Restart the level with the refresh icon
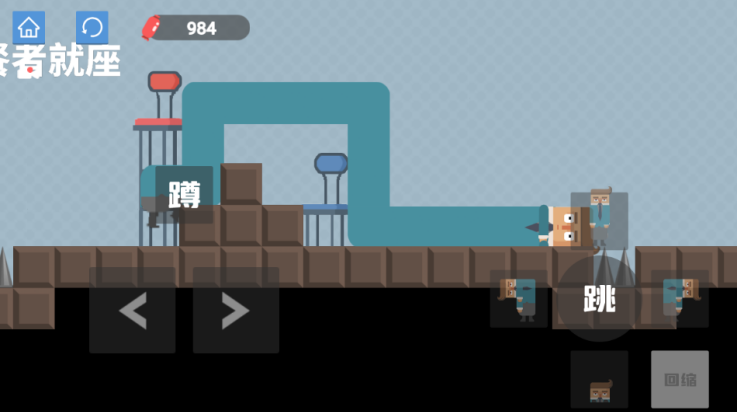 coord(92,28)
